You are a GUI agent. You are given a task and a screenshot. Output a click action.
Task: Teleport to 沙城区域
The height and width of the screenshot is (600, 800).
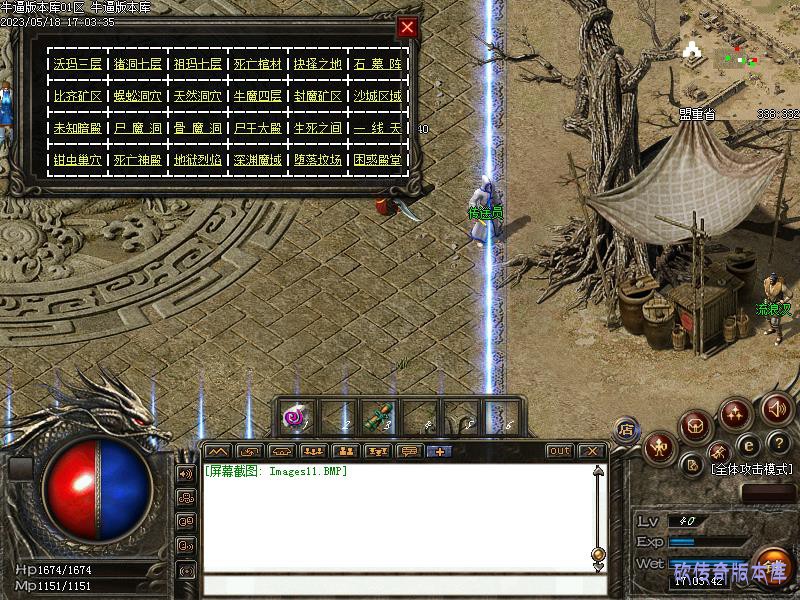pyautogui.click(x=377, y=96)
